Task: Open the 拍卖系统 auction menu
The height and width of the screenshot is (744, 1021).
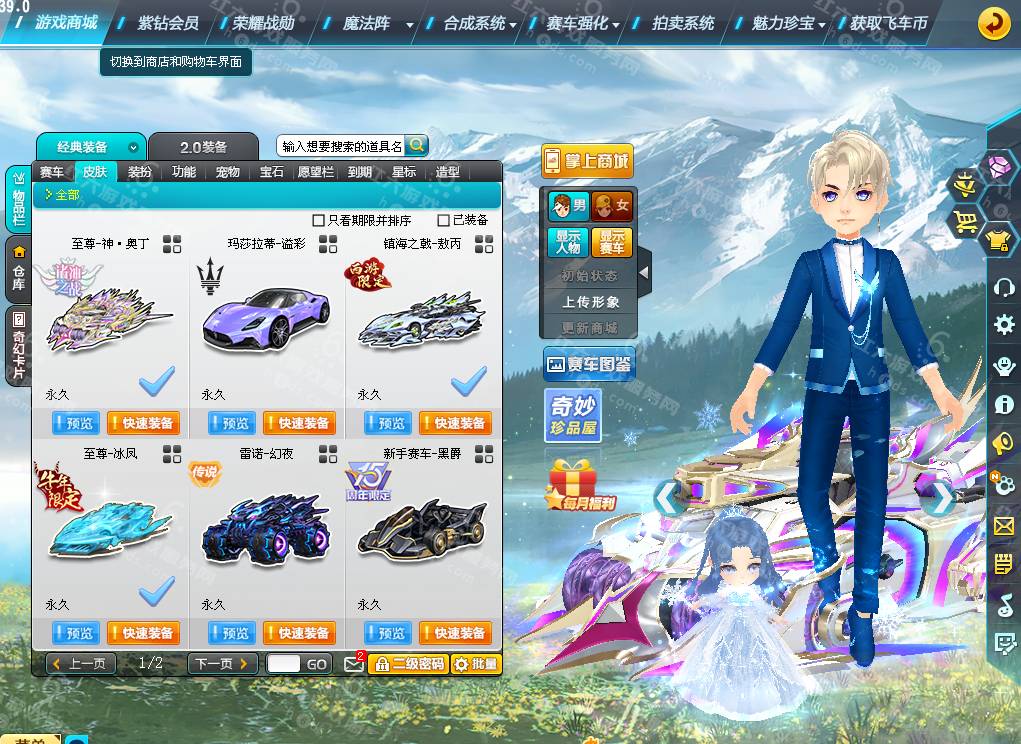Action: (683, 23)
